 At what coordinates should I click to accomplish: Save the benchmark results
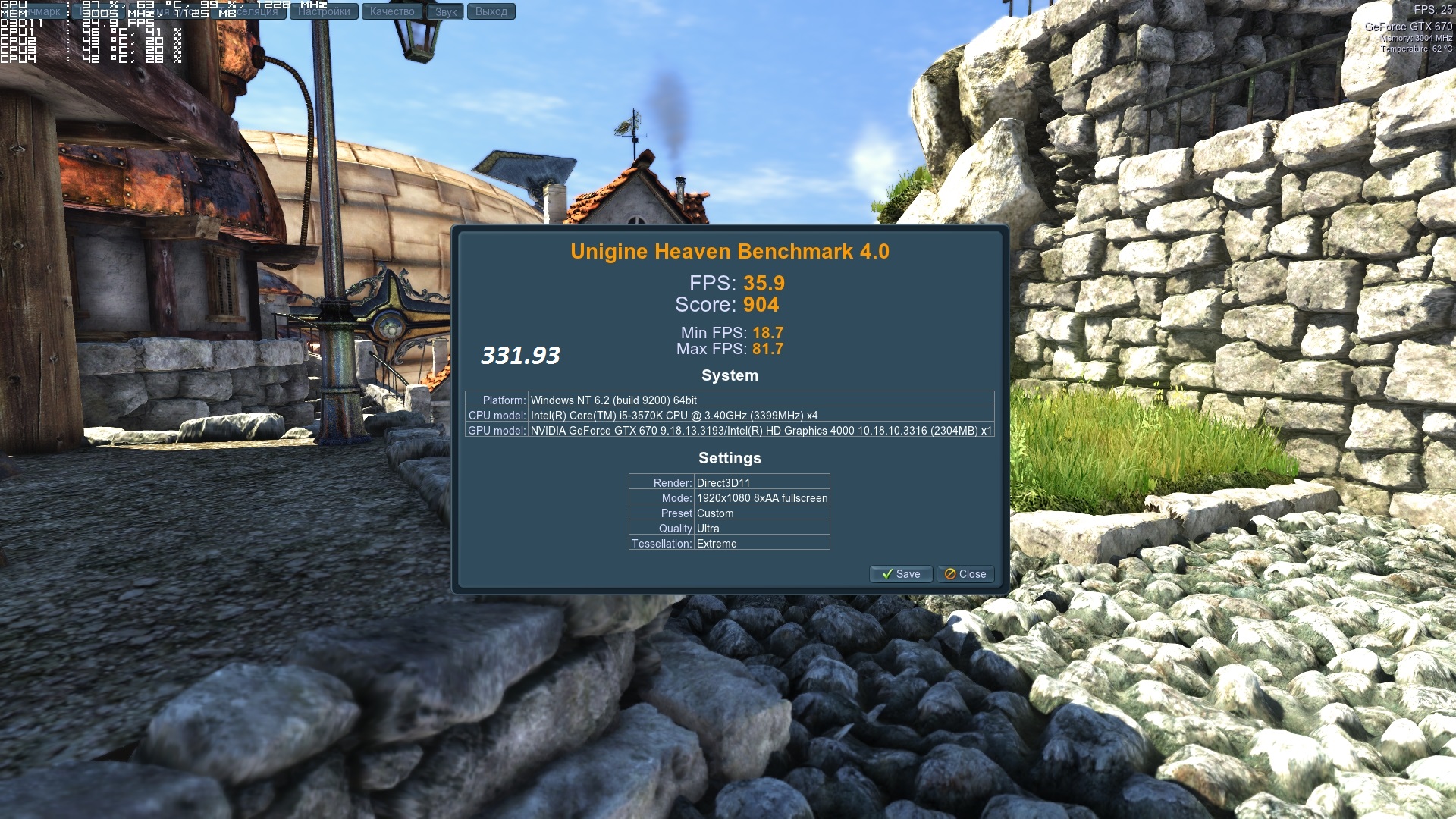coord(901,574)
